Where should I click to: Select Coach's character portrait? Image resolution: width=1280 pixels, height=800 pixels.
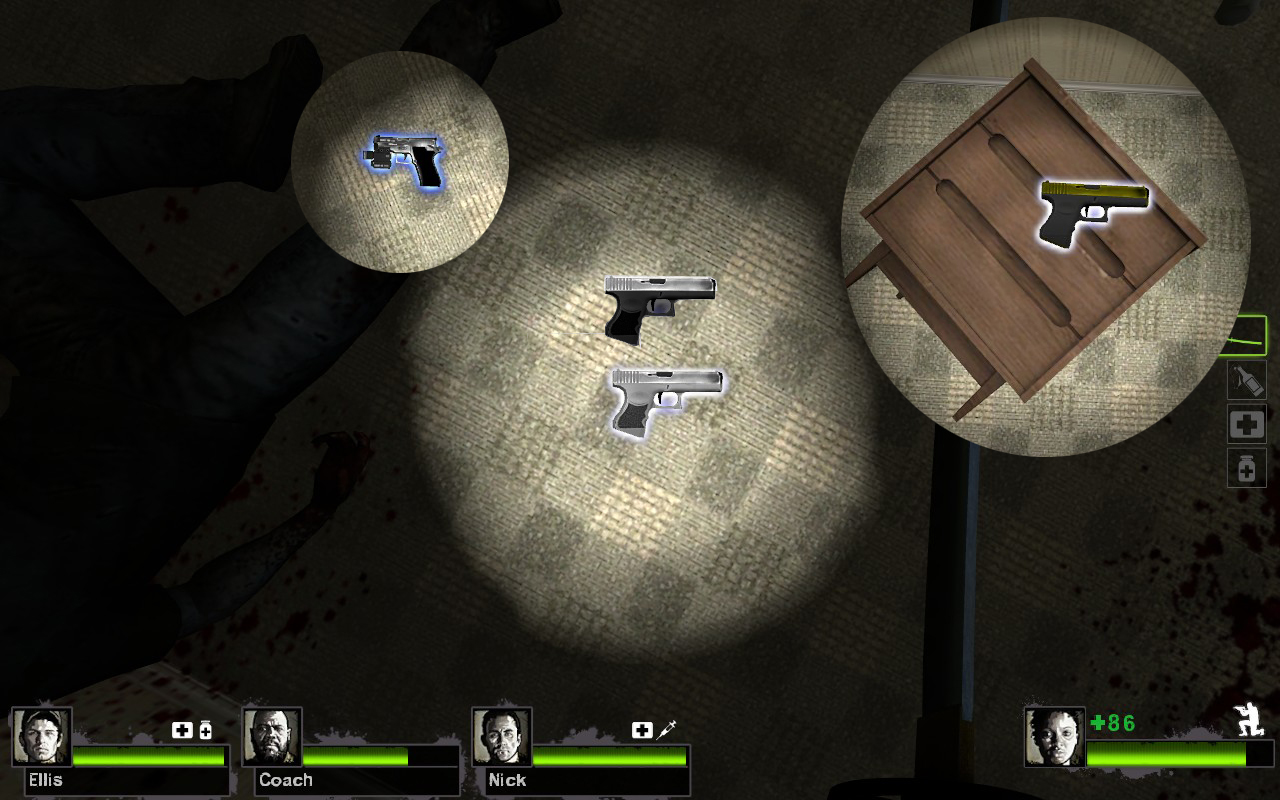pyautogui.click(x=274, y=739)
